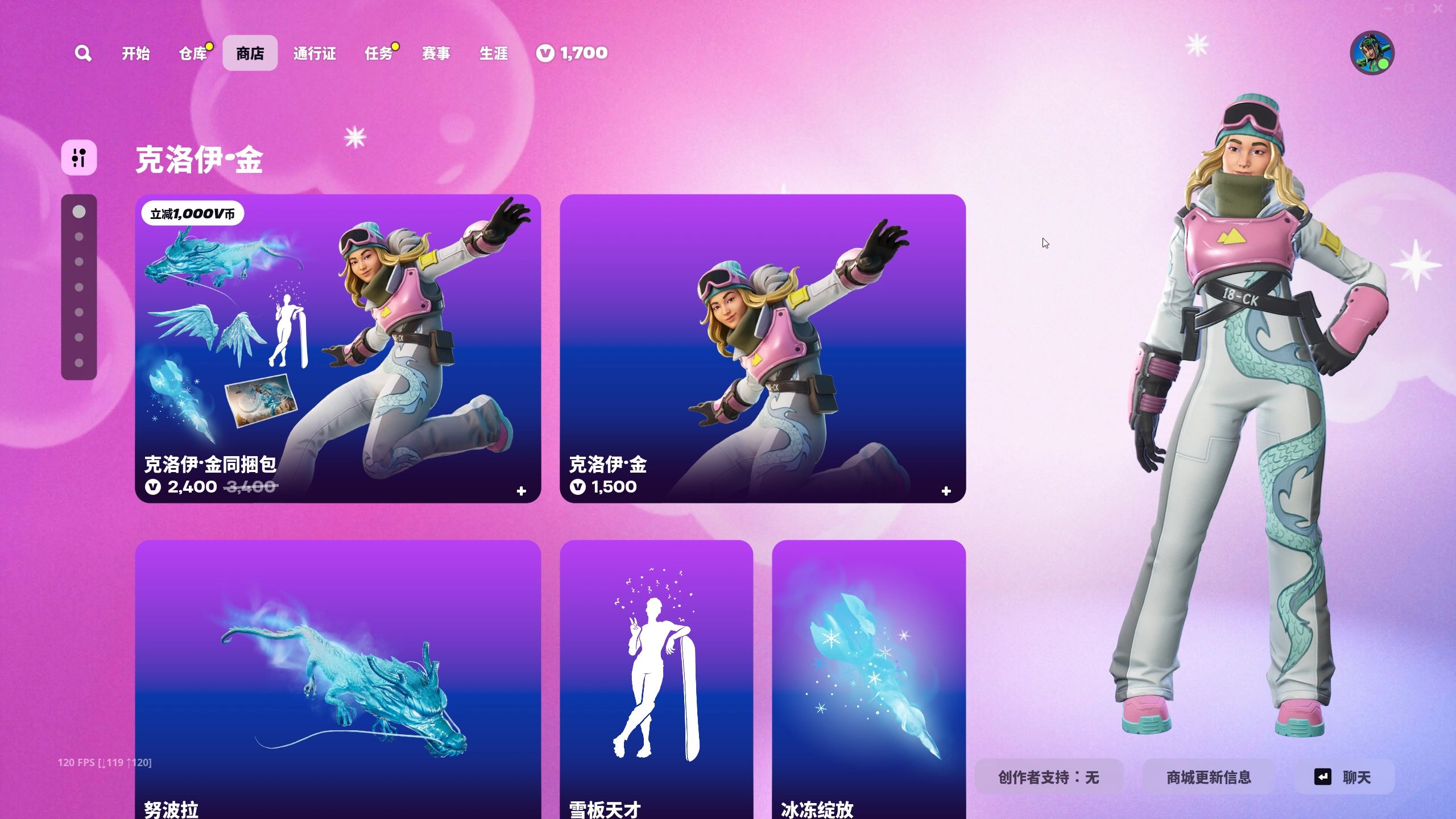The width and height of the screenshot is (1456, 819).
Task: Click the plus icon on 克洛伊·金 card
Action: click(x=945, y=491)
